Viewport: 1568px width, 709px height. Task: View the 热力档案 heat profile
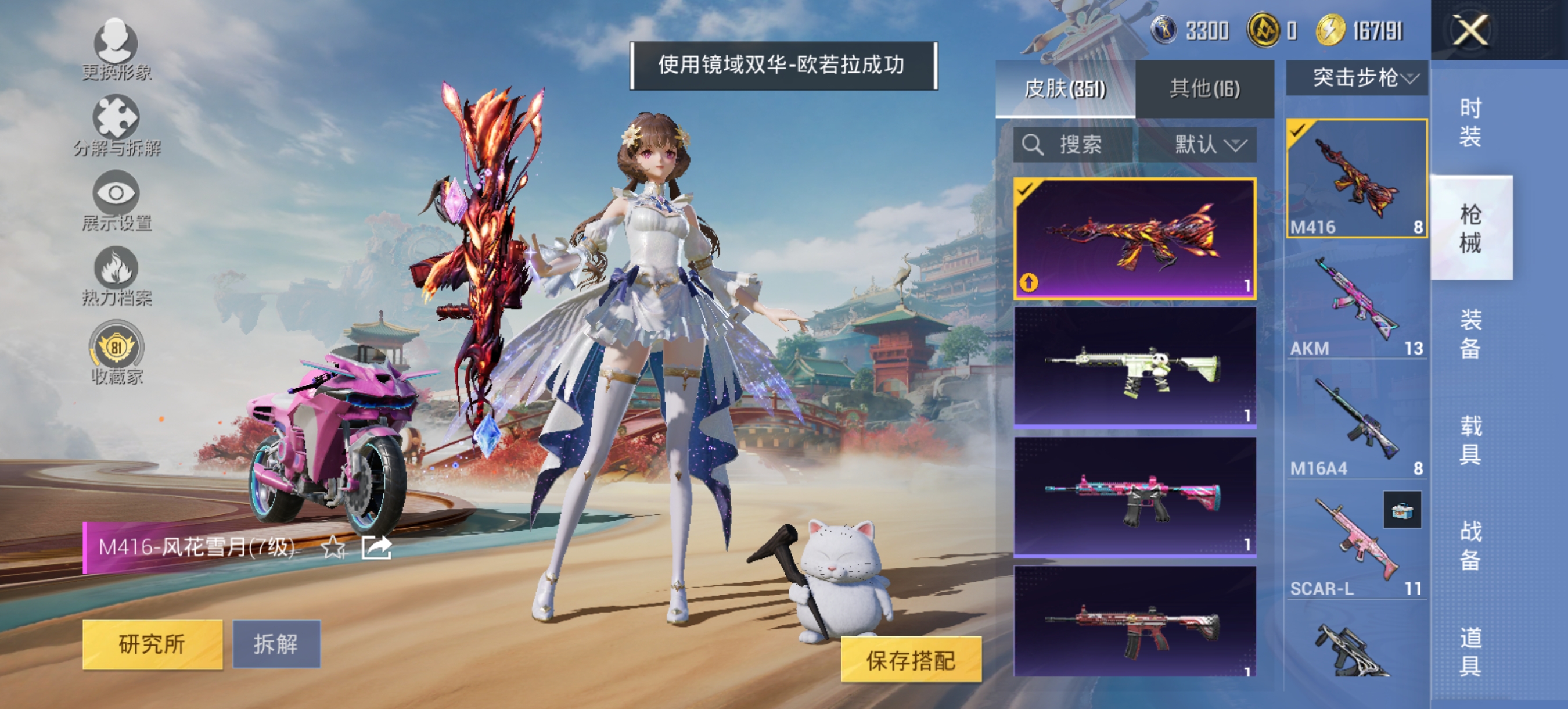point(117,271)
